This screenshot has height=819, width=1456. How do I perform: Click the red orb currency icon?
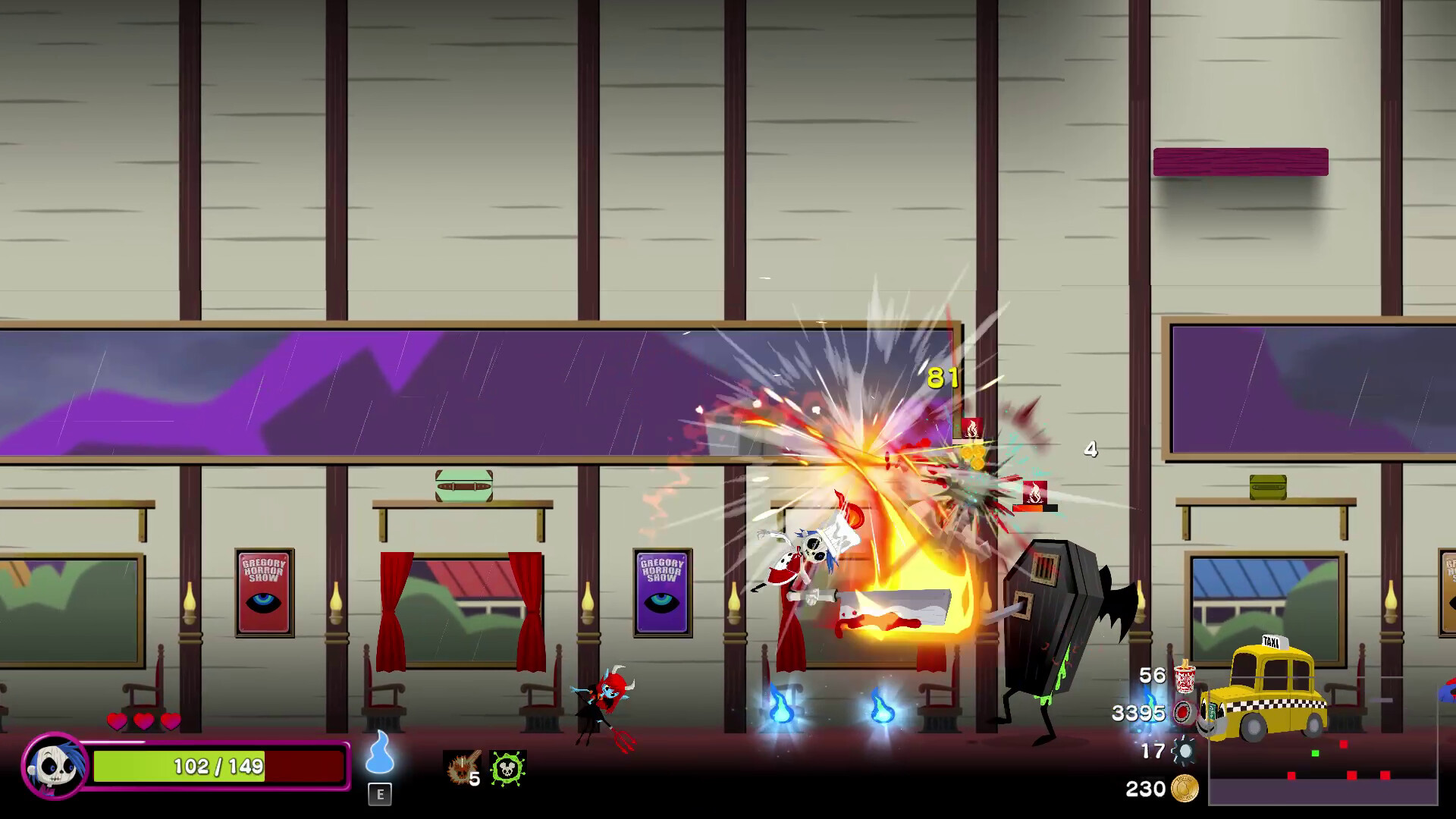(1184, 713)
